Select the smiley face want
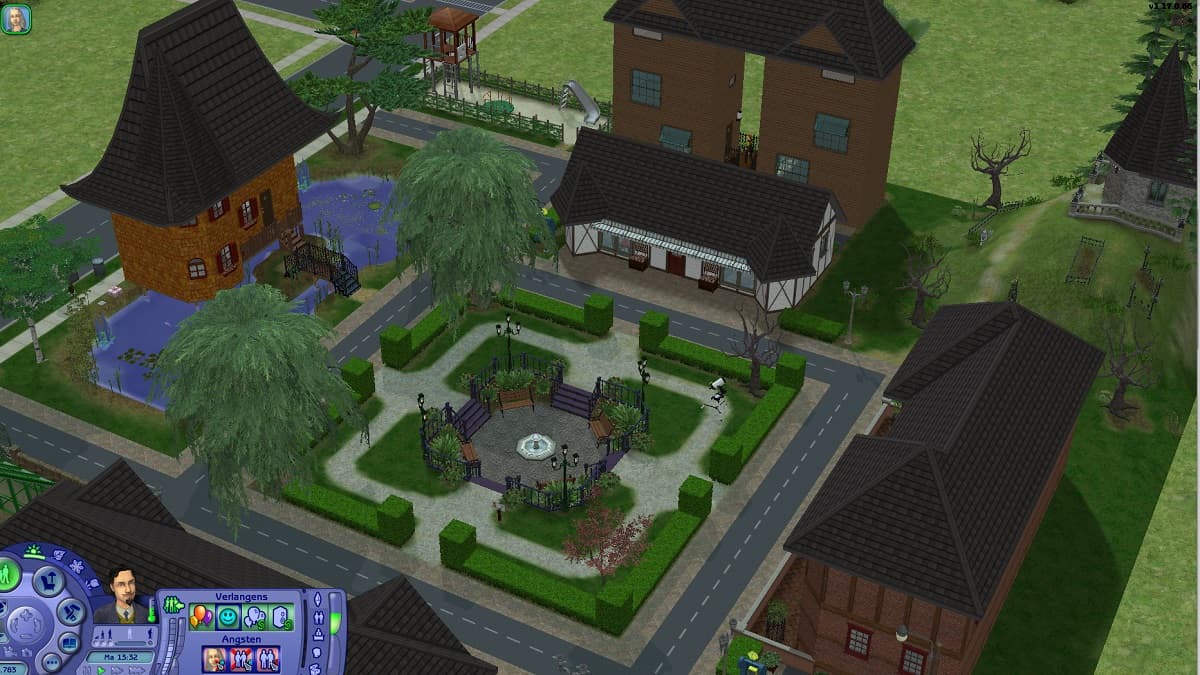Screen dimensions: 1200x675 [229, 616]
